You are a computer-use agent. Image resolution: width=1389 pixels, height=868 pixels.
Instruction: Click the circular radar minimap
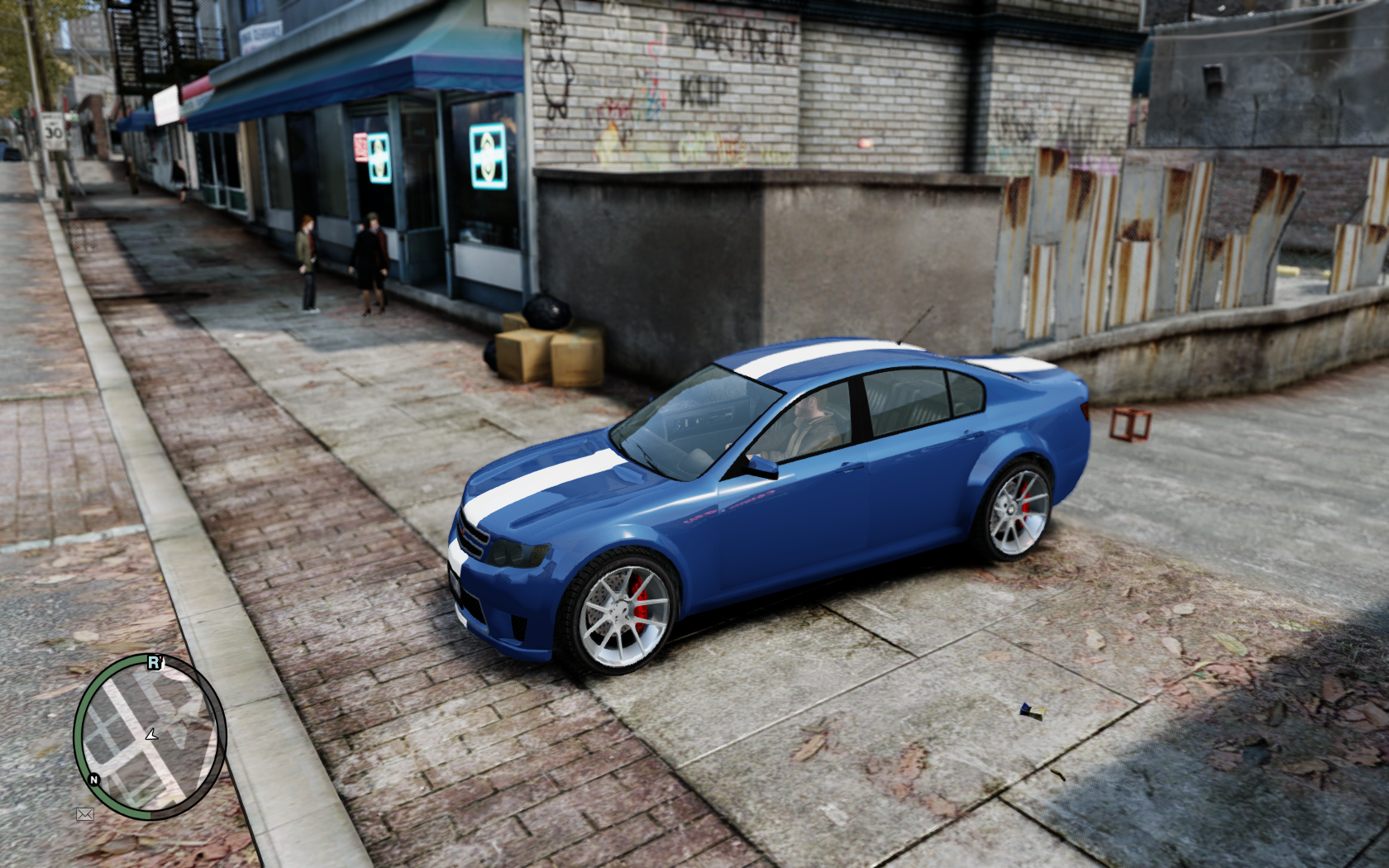tap(150, 736)
